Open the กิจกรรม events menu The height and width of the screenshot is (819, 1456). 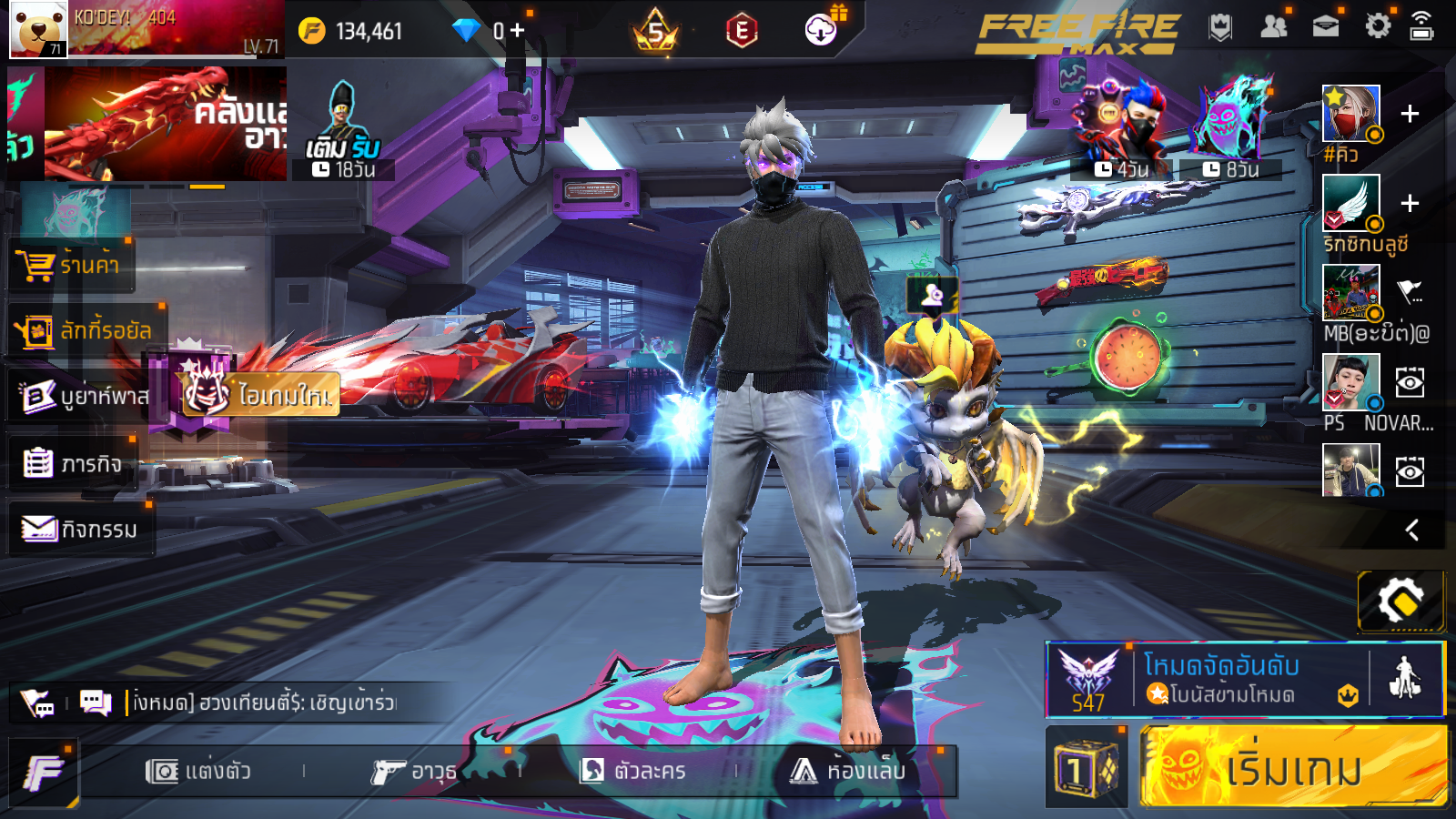click(x=80, y=529)
